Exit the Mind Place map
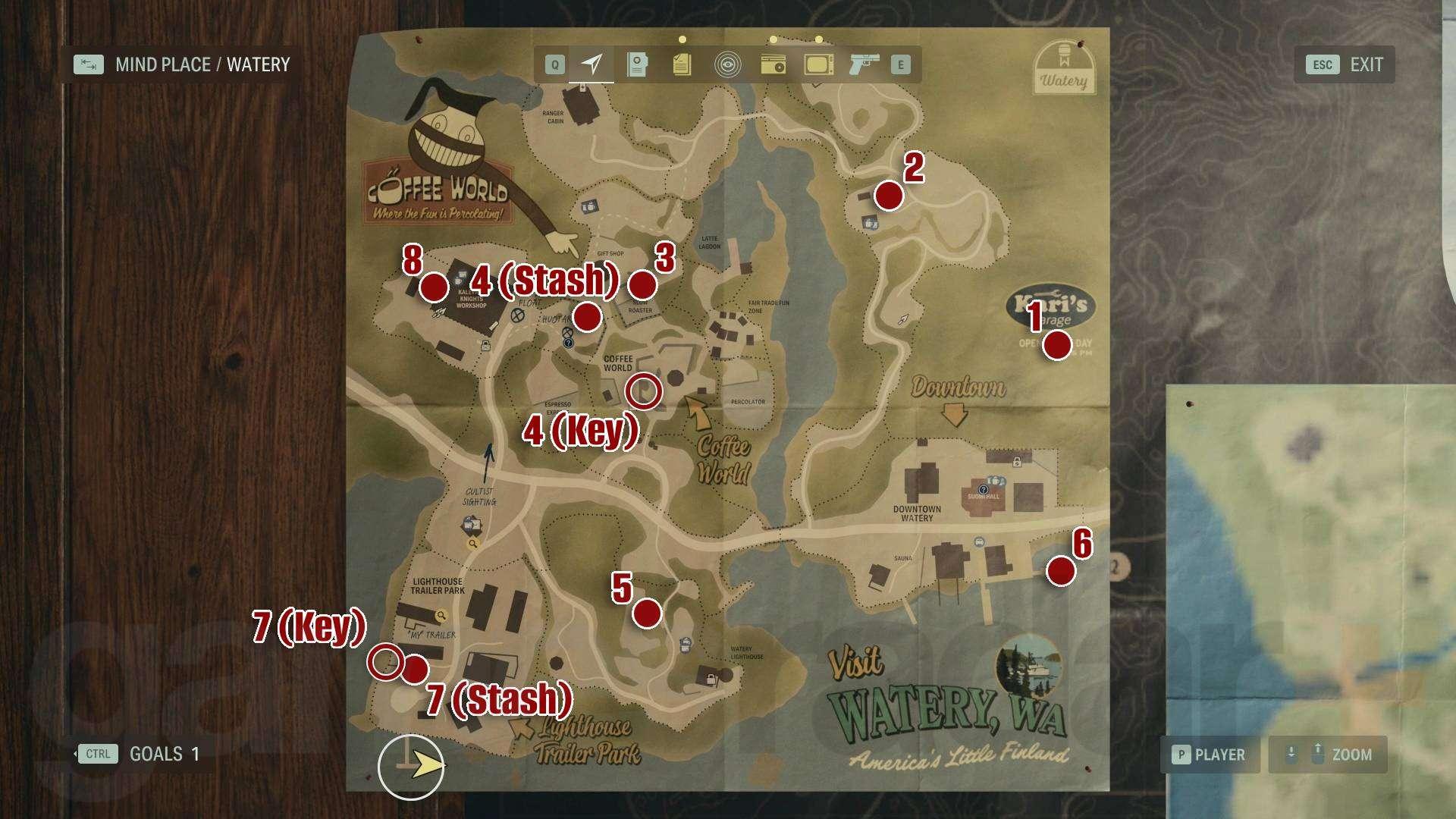 click(x=1345, y=65)
